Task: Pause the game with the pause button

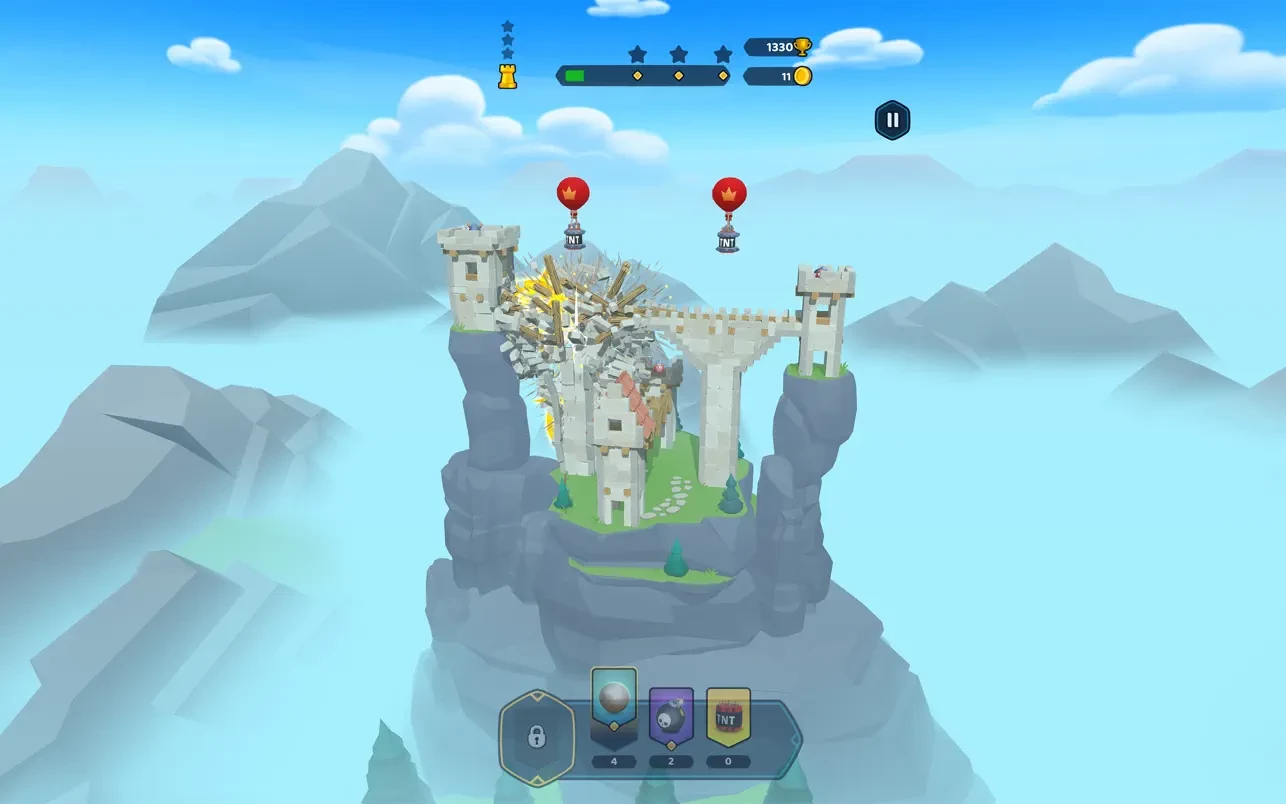Action: point(892,121)
